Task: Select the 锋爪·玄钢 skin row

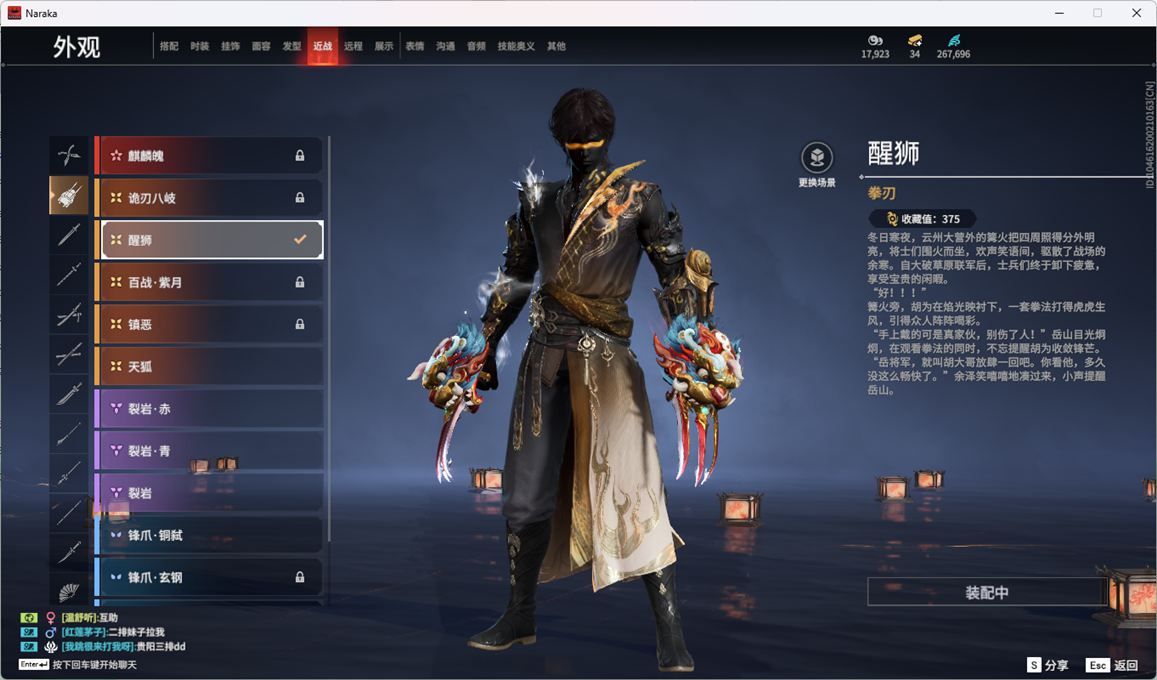Action: (208, 577)
